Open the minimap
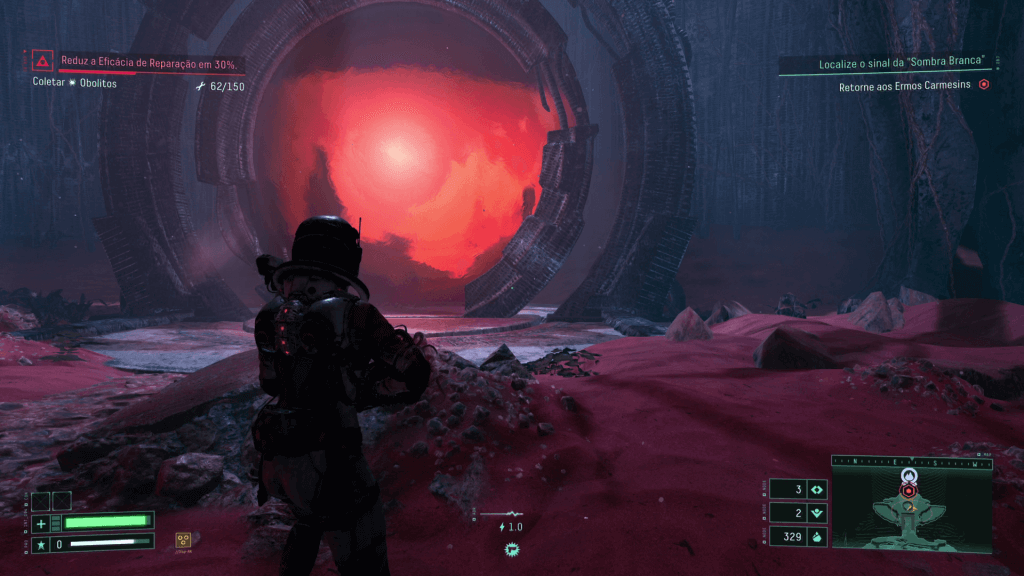Screen dimensions: 1024x576 click(x=911, y=512)
